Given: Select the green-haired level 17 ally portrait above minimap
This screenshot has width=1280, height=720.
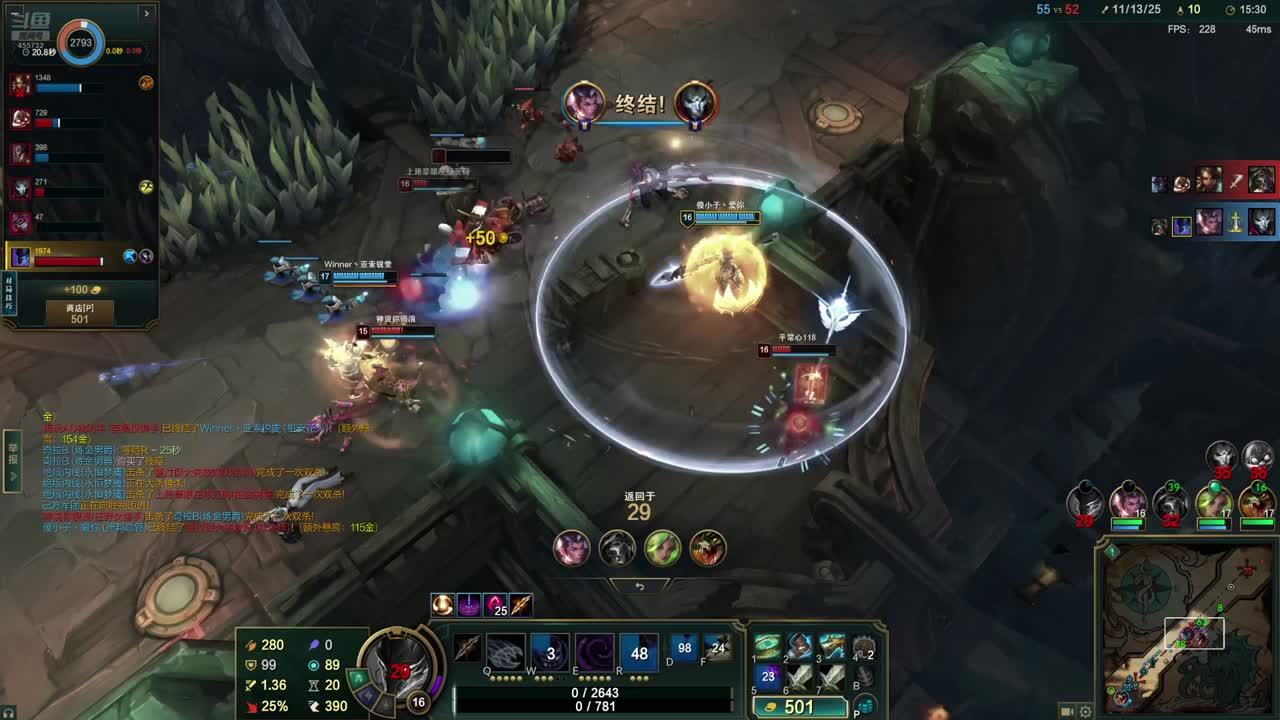Looking at the screenshot, I should [1213, 502].
